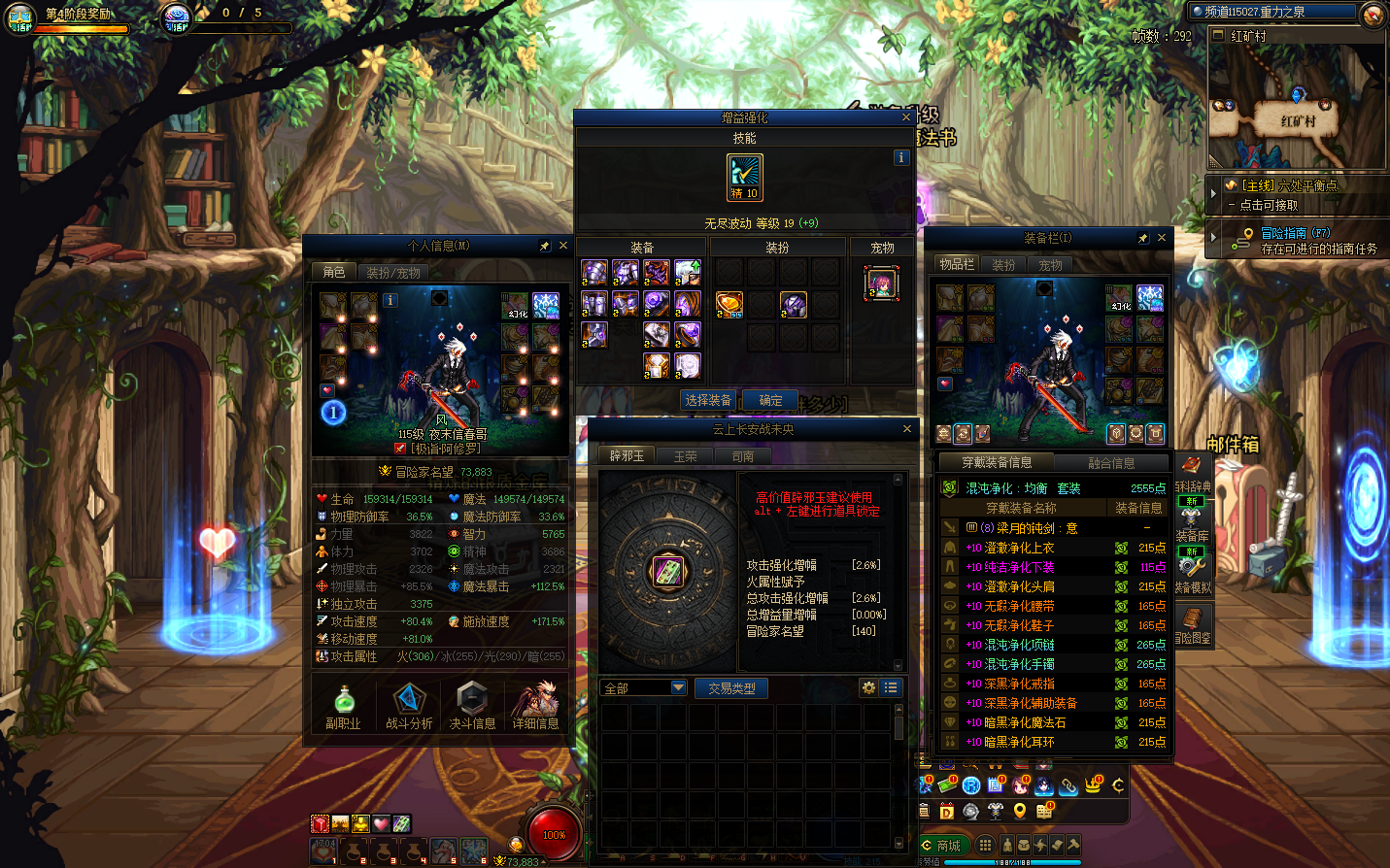Close the 增益强化 window
This screenshot has width=1390, height=868.
tap(906, 117)
